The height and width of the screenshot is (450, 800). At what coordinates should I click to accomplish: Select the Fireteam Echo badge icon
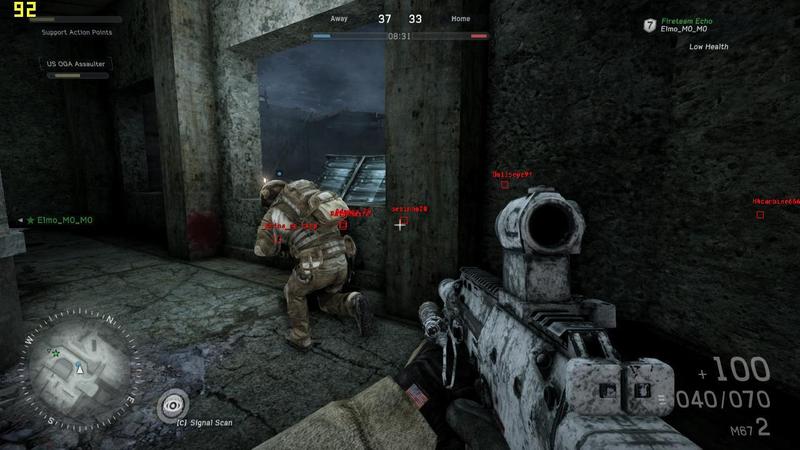[x=650, y=24]
